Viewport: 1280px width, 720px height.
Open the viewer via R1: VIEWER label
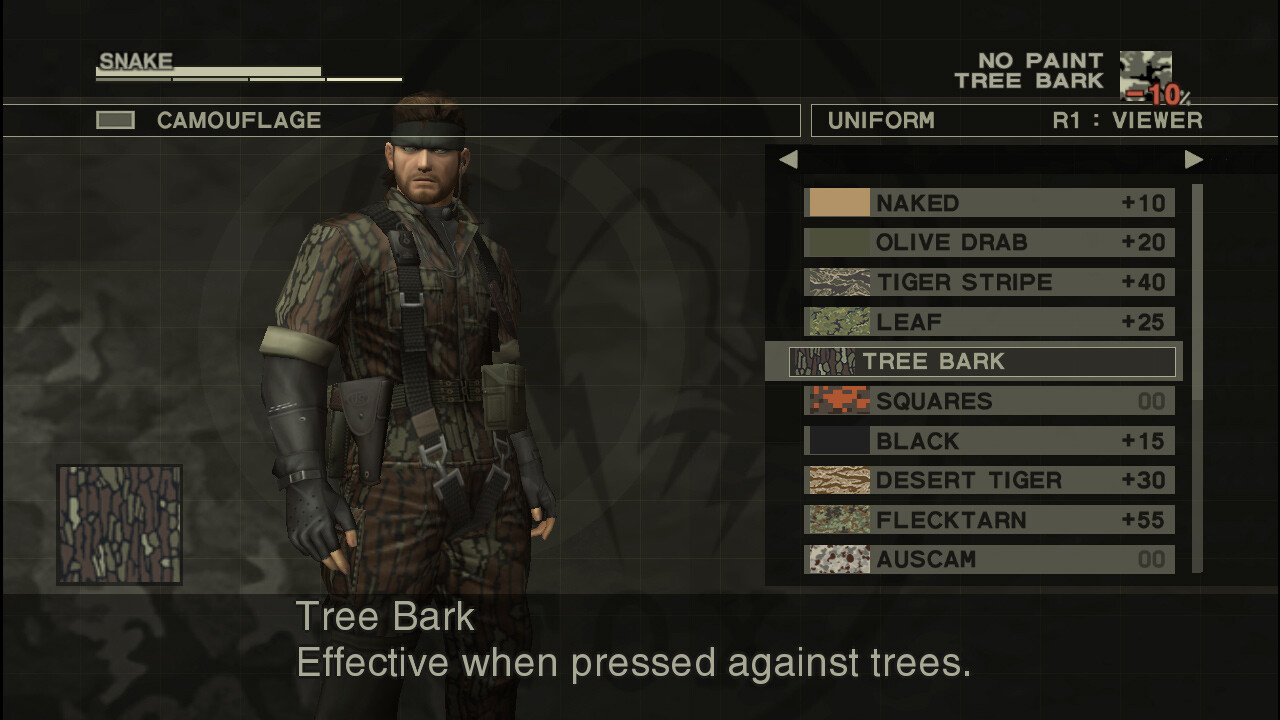pyautogui.click(x=1130, y=120)
